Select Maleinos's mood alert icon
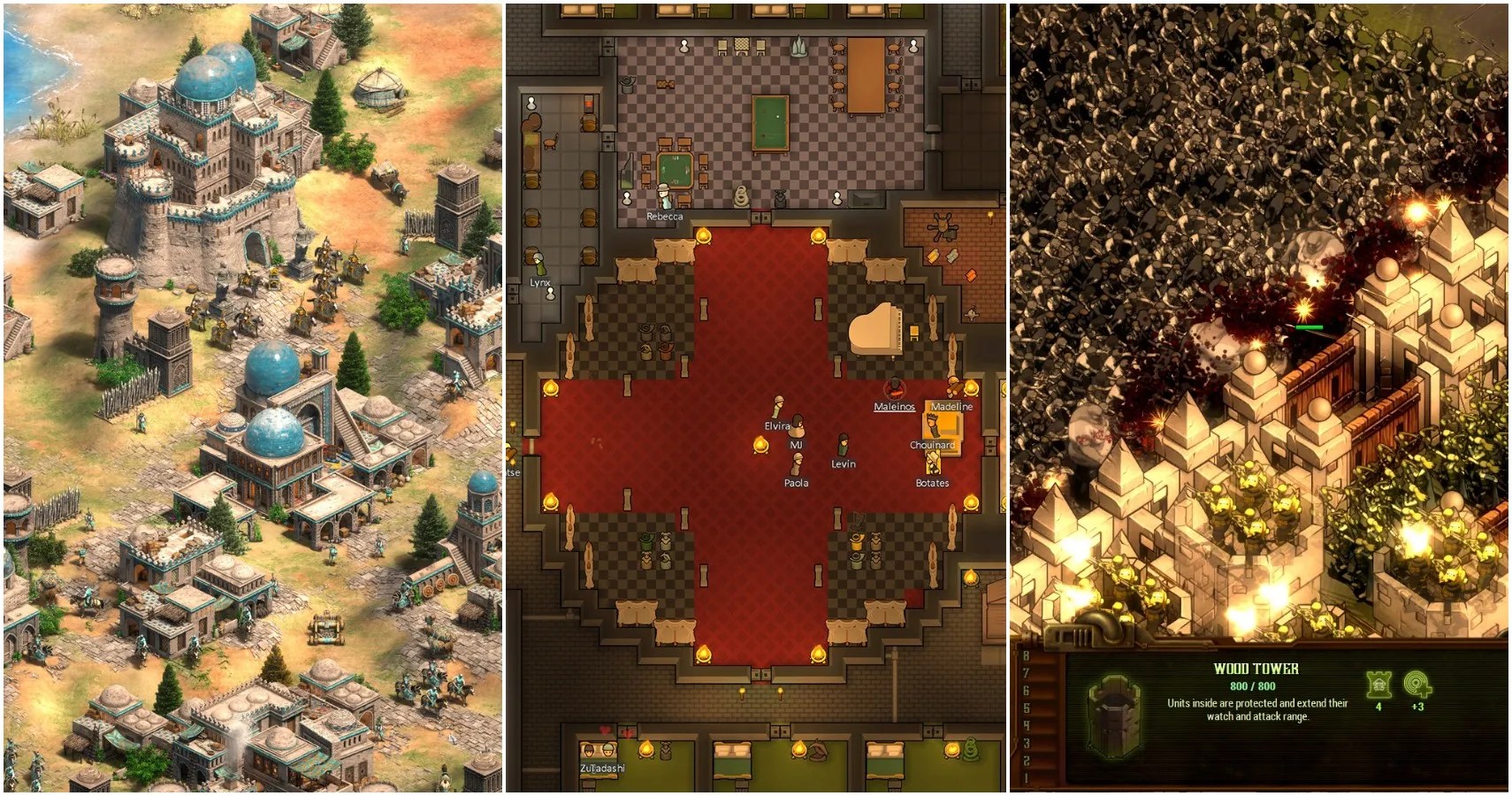The height and width of the screenshot is (796, 1512). [x=894, y=389]
